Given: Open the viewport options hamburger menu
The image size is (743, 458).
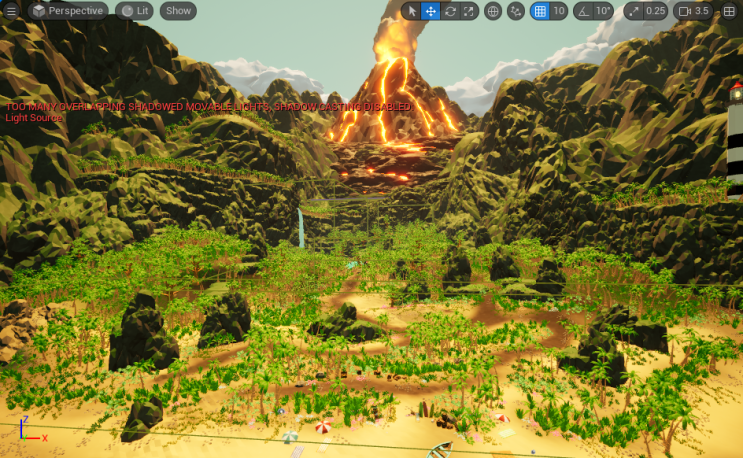Looking at the screenshot, I should coord(12,11).
